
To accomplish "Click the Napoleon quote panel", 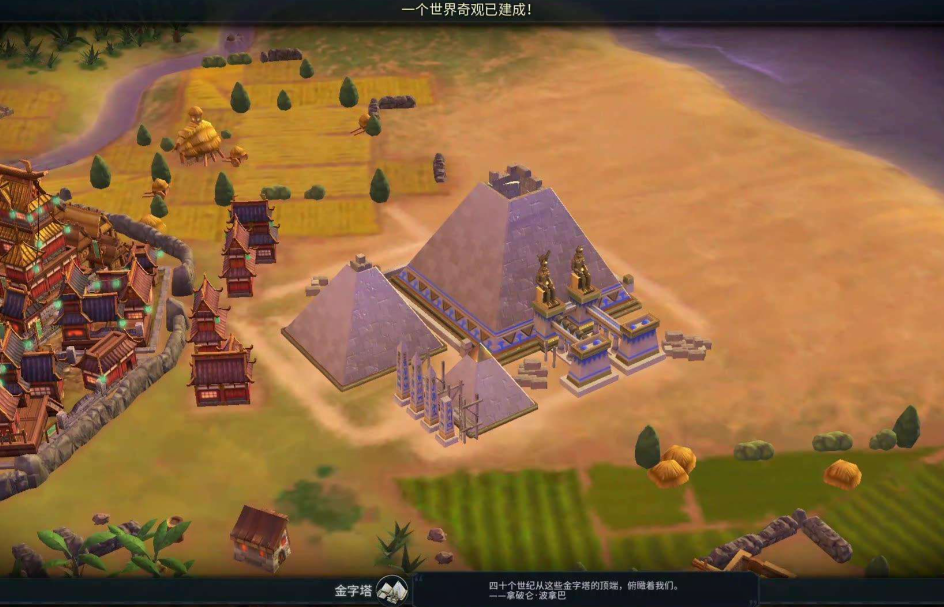I will [x=585, y=590].
